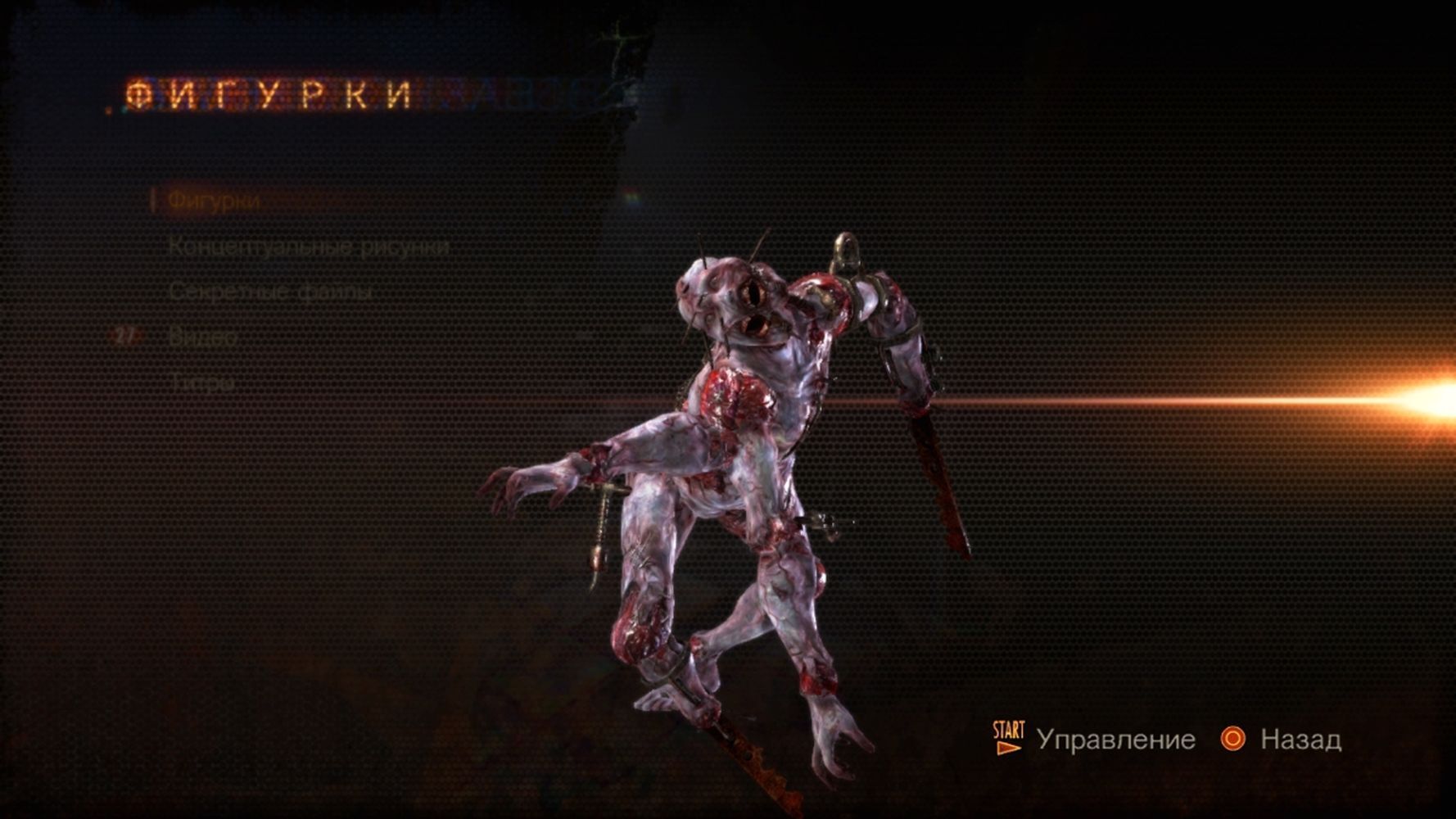Select the Титры menu entry
This screenshot has width=1456, height=819.
pos(201,382)
